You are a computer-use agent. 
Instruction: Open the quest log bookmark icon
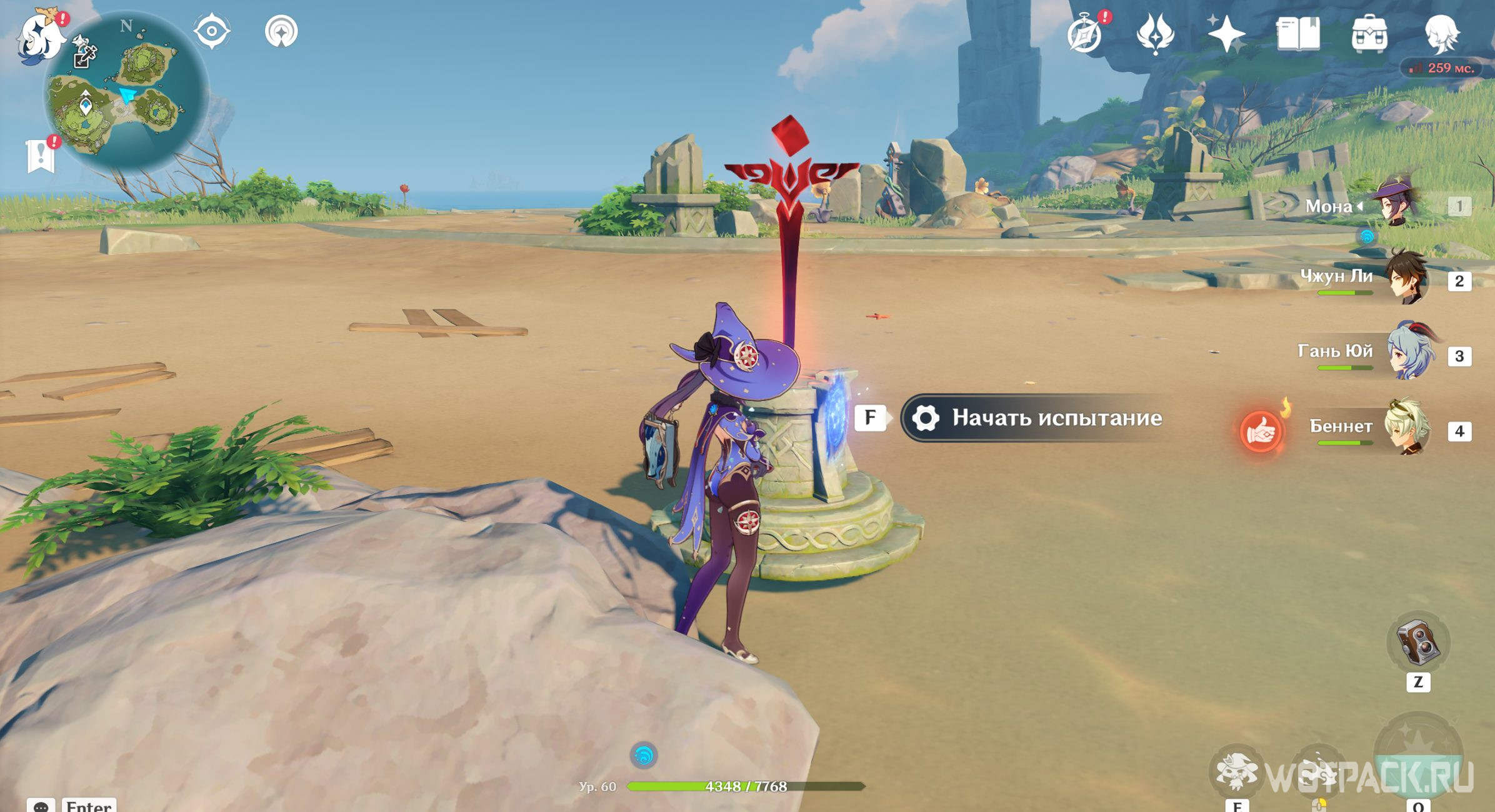pyautogui.click(x=41, y=154)
